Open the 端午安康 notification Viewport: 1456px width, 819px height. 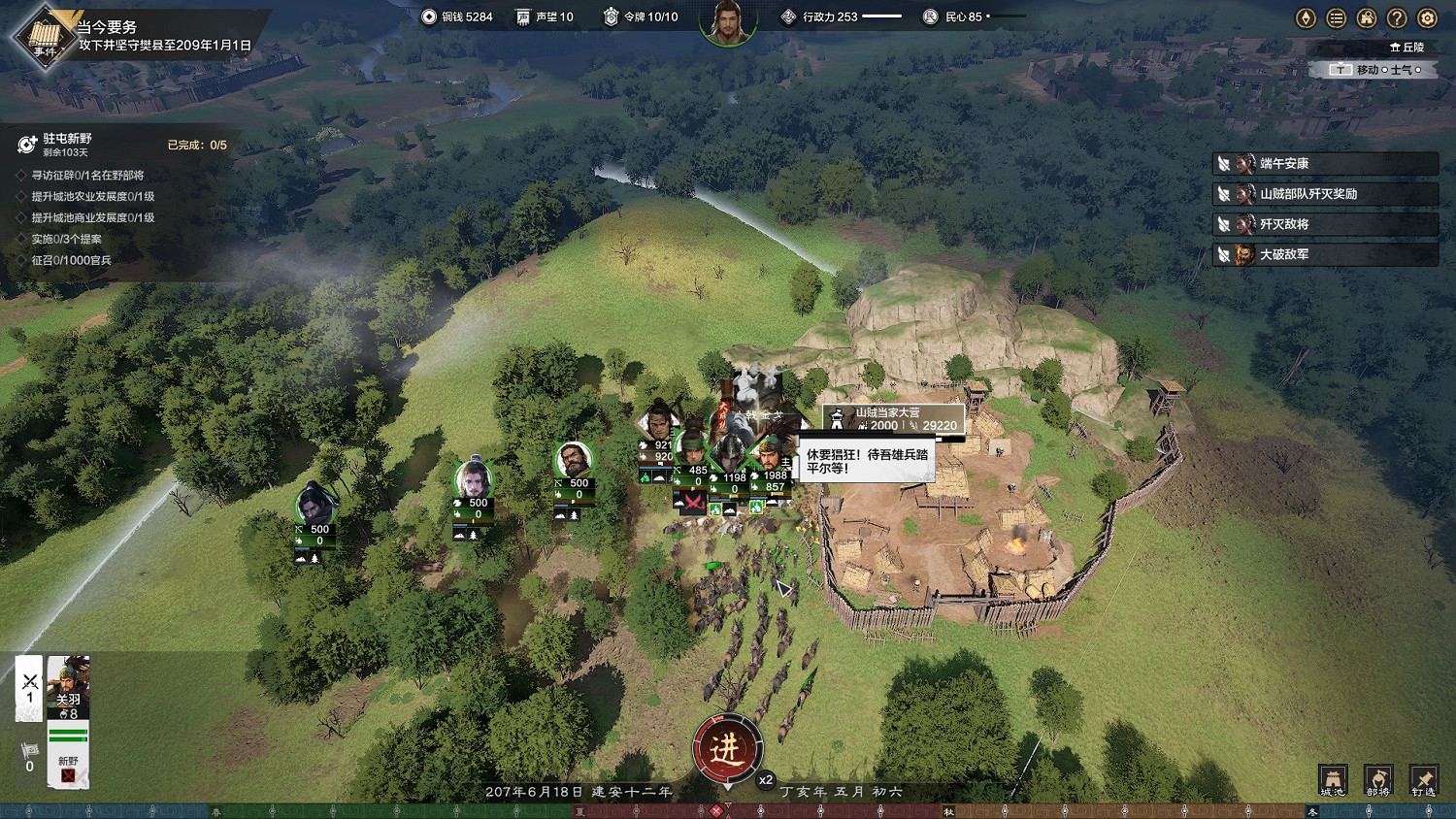coord(1326,164)
